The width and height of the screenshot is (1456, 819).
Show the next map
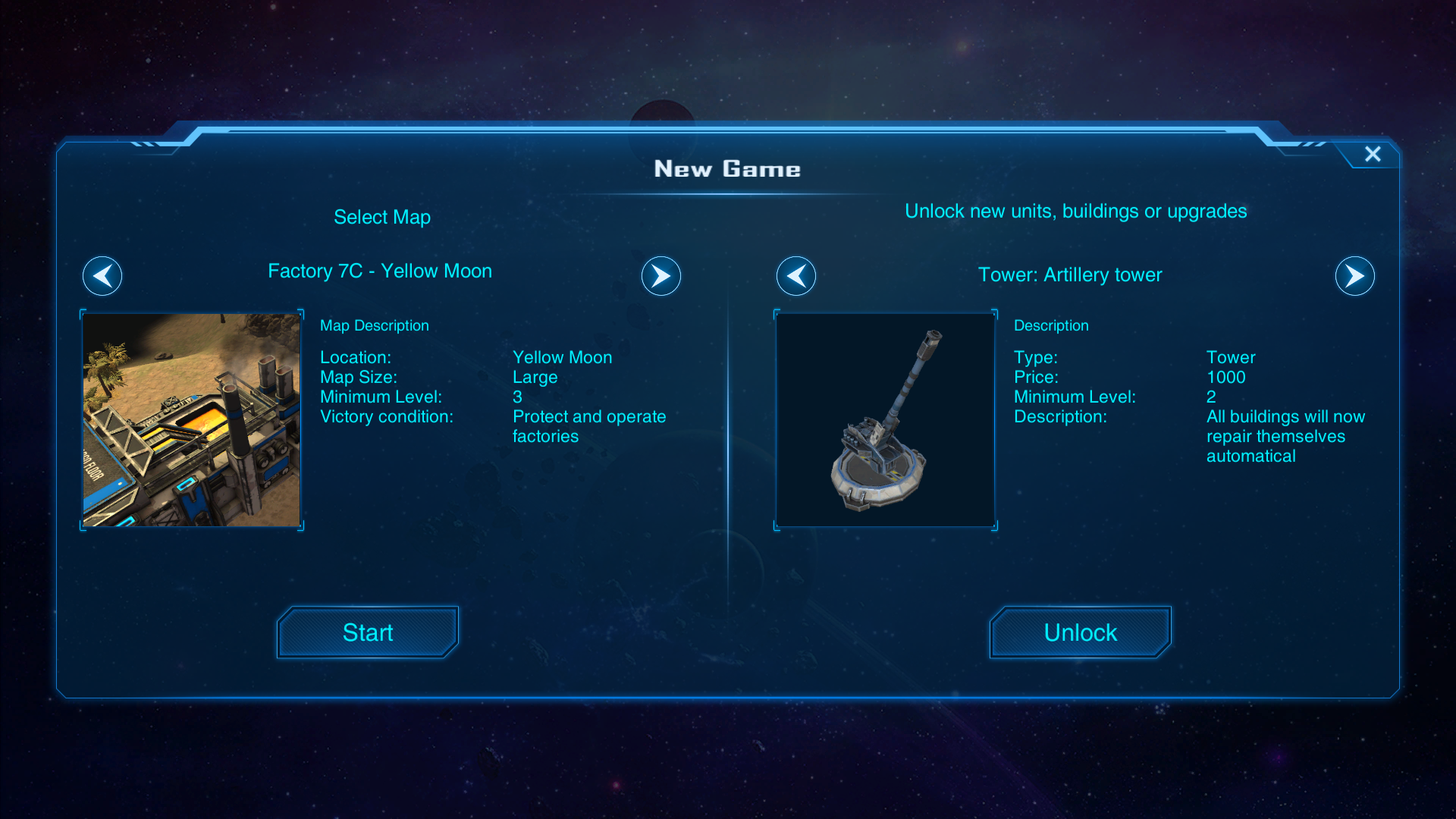[x=661, y=276]
